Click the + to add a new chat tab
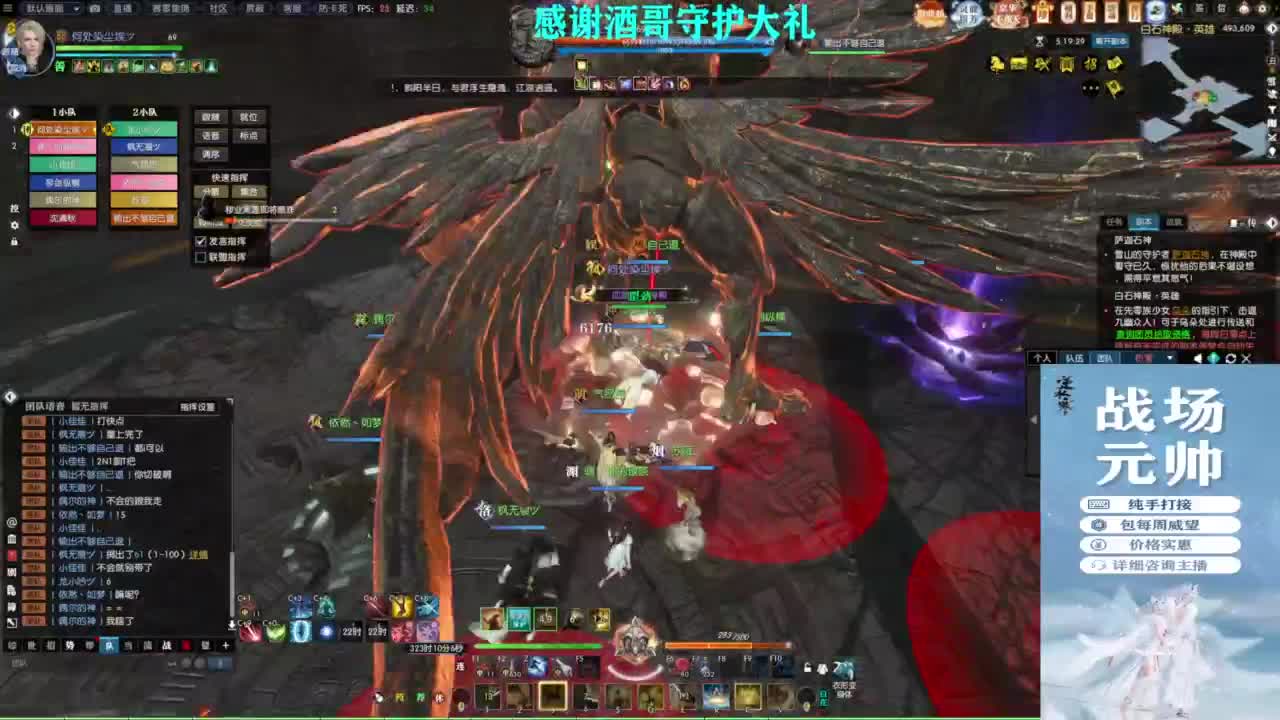 tap(226, 645)
